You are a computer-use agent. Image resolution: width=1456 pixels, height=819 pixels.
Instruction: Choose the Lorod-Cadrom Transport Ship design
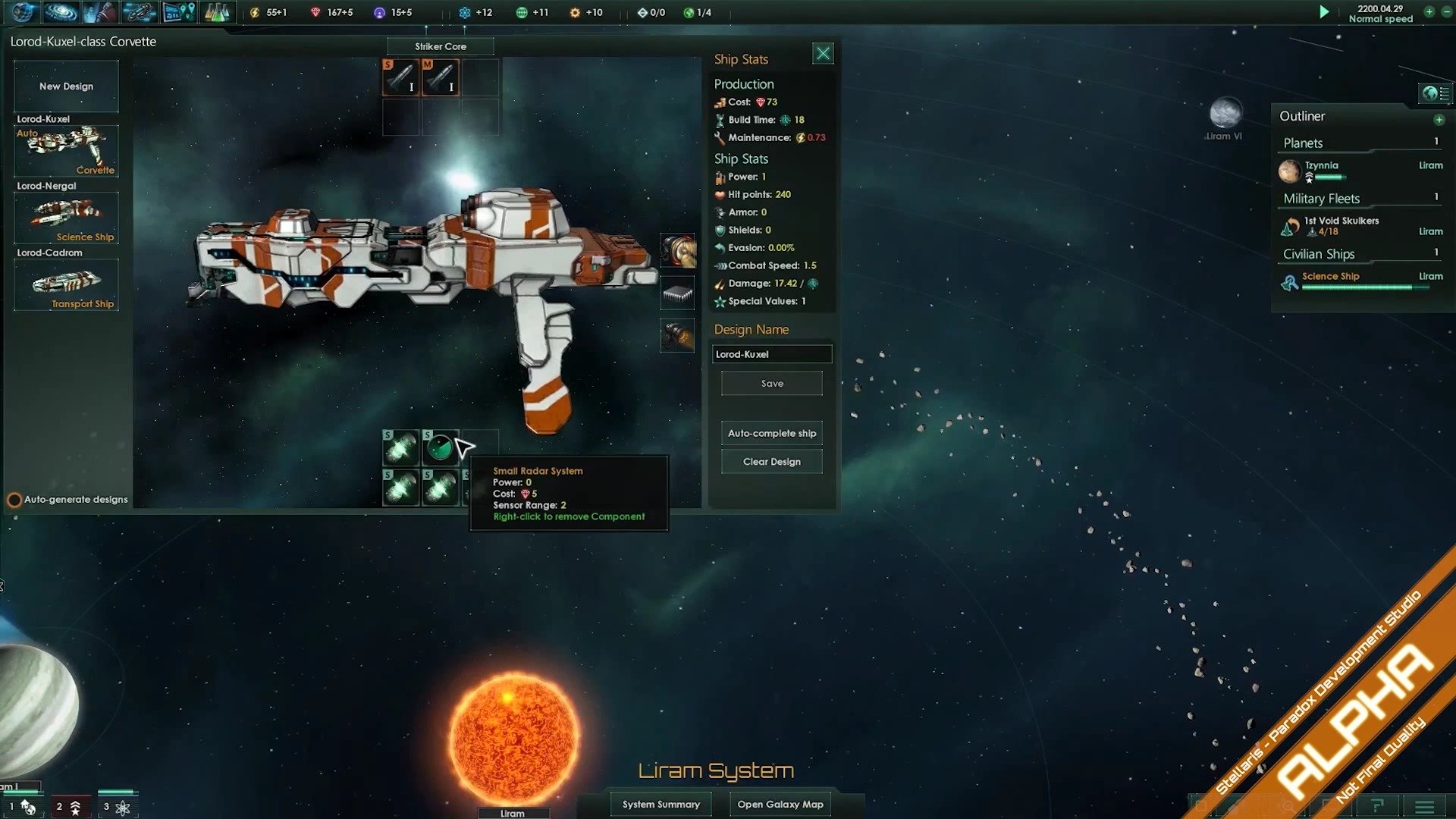(67, 284)
